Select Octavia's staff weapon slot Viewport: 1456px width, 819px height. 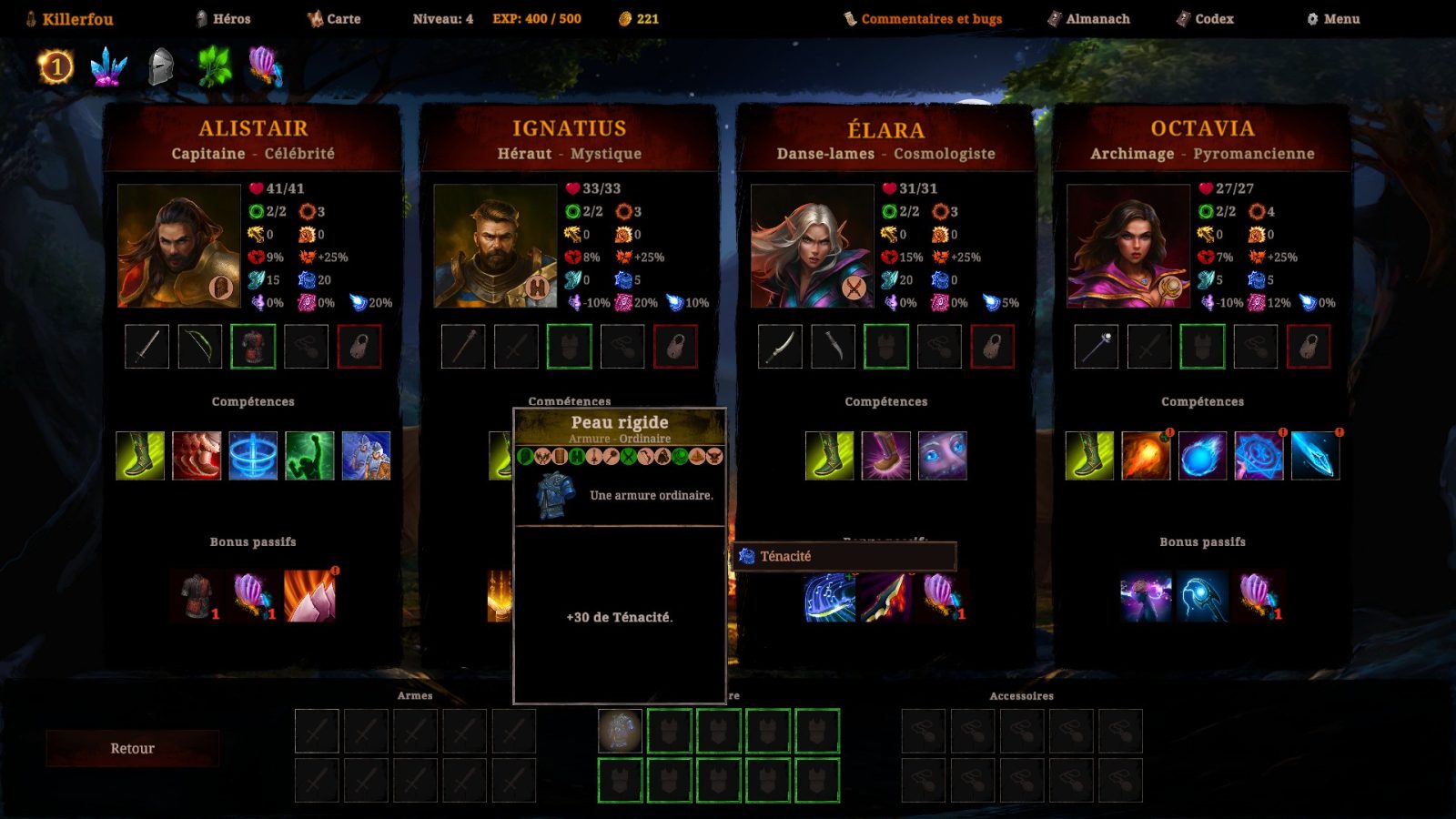(x=1097, y=347)
